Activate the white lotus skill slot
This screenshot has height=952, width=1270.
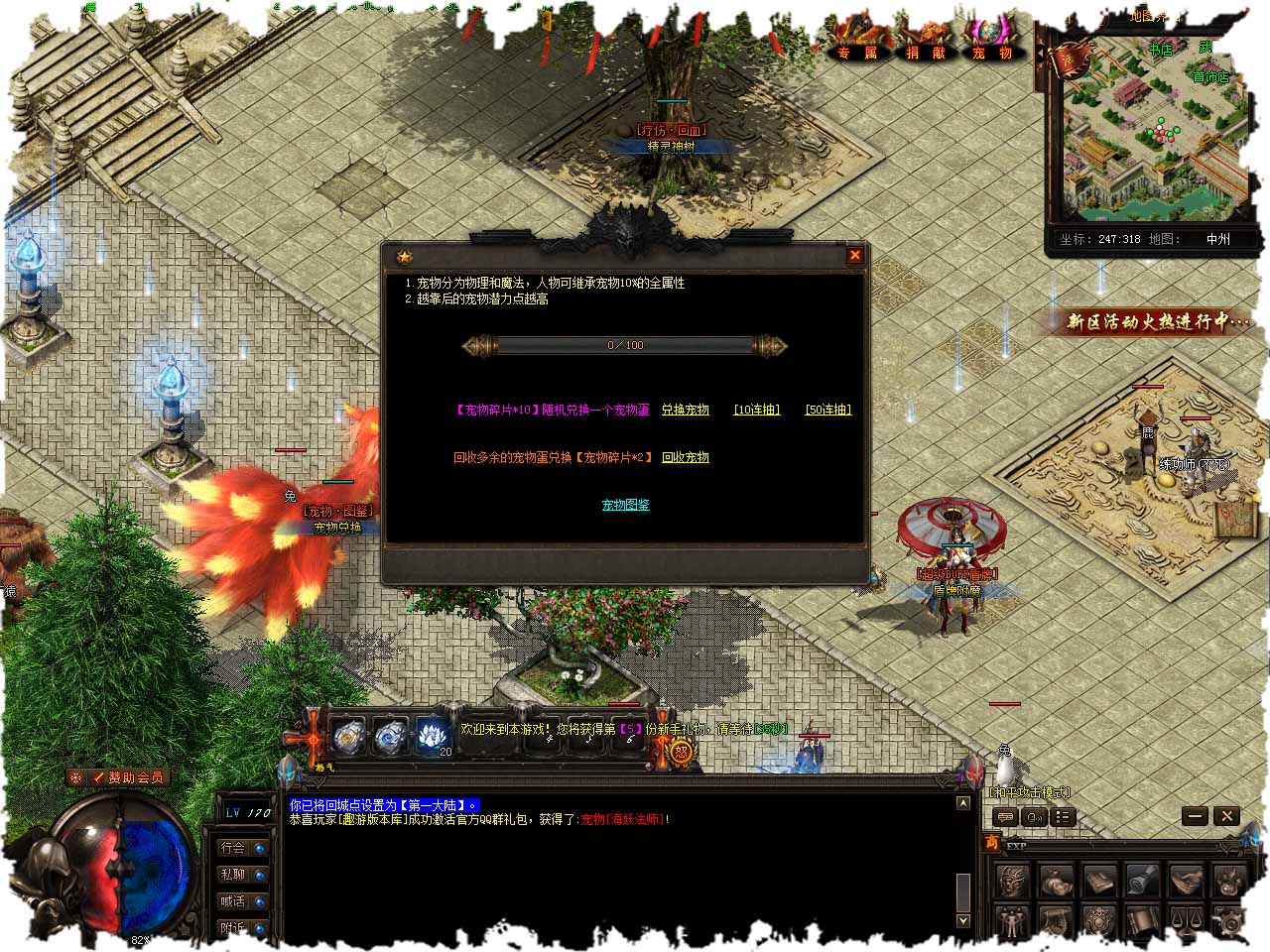click(433, 736)
